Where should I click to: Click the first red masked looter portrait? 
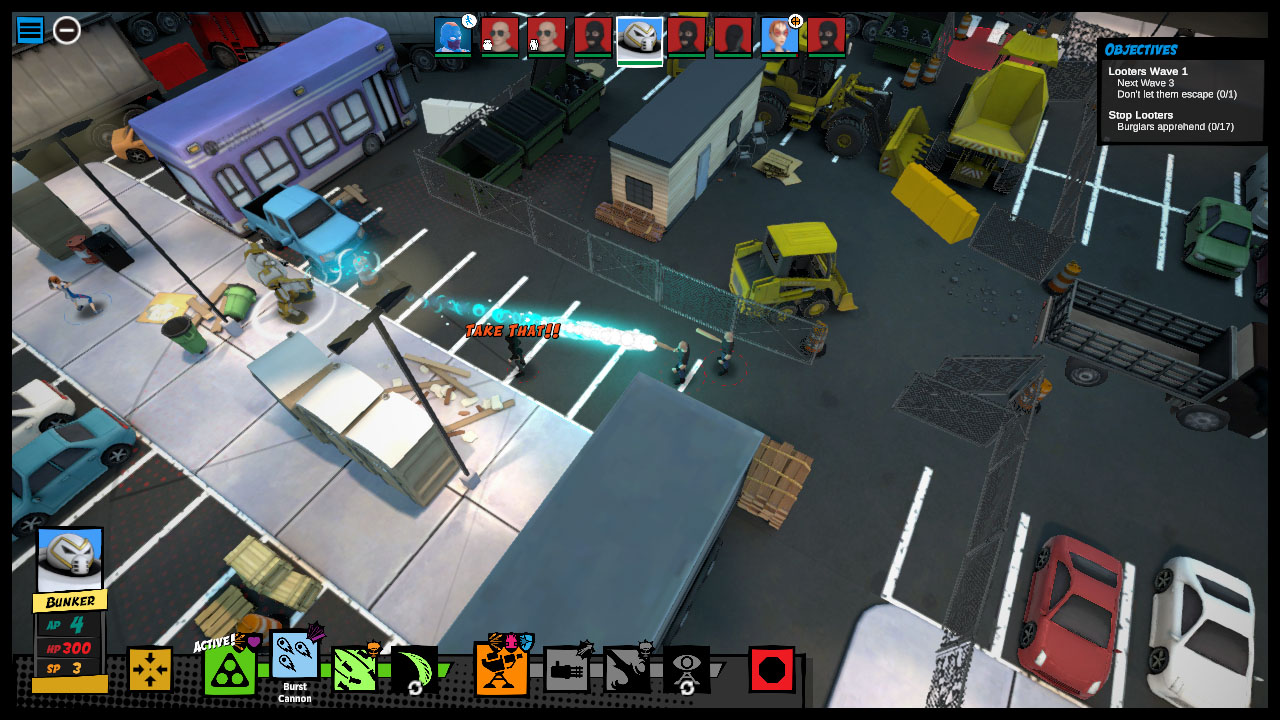pos(591,38)
